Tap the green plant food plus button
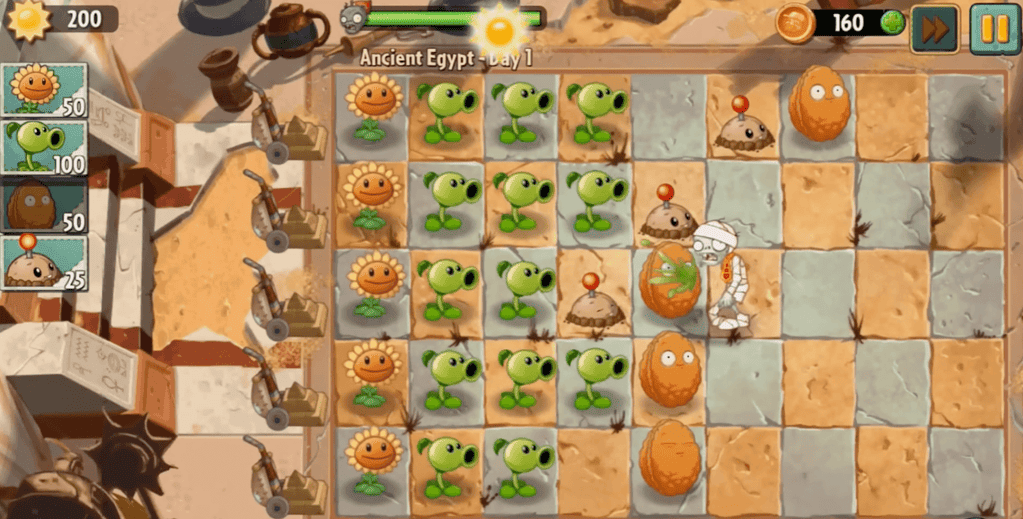 [893, 22]
